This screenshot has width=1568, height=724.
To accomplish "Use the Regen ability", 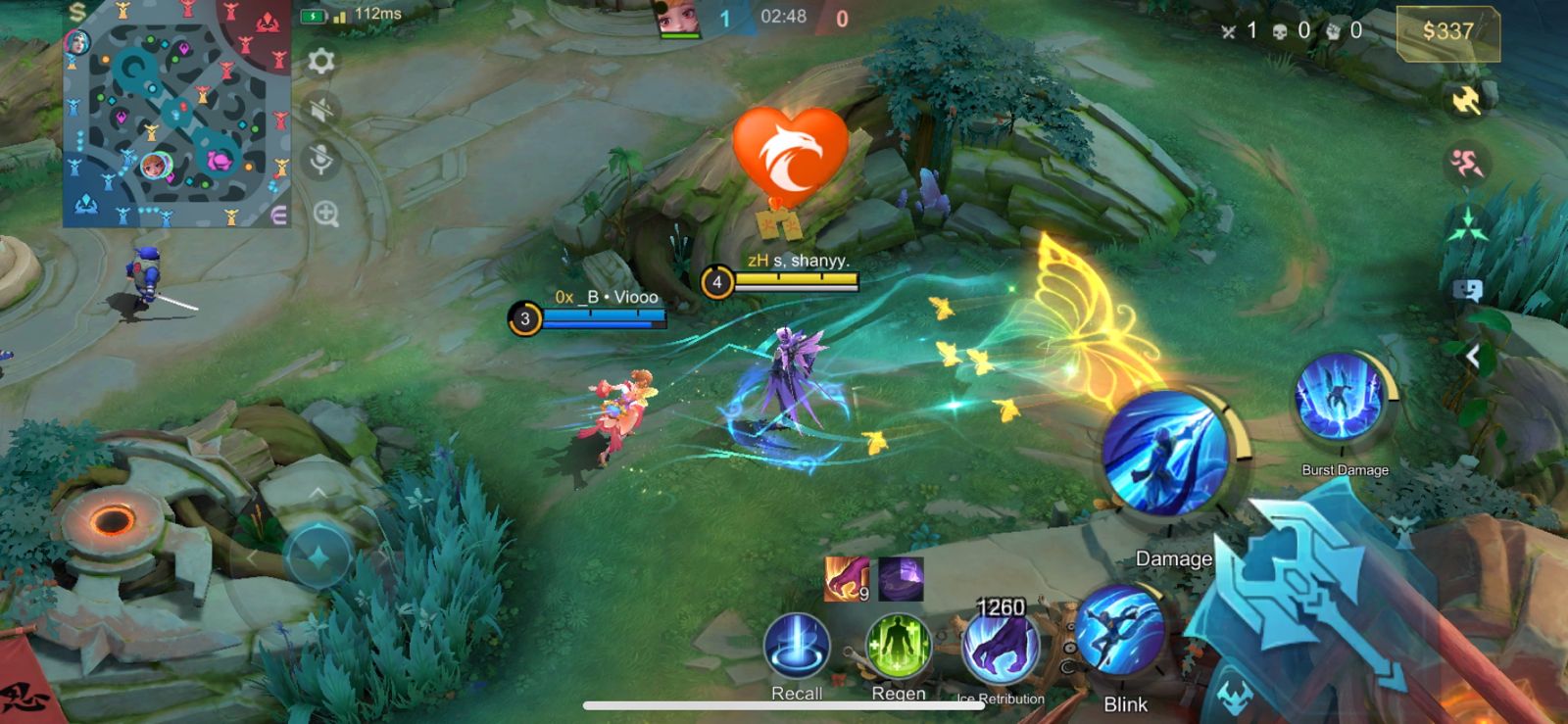I will coord(898,648).
